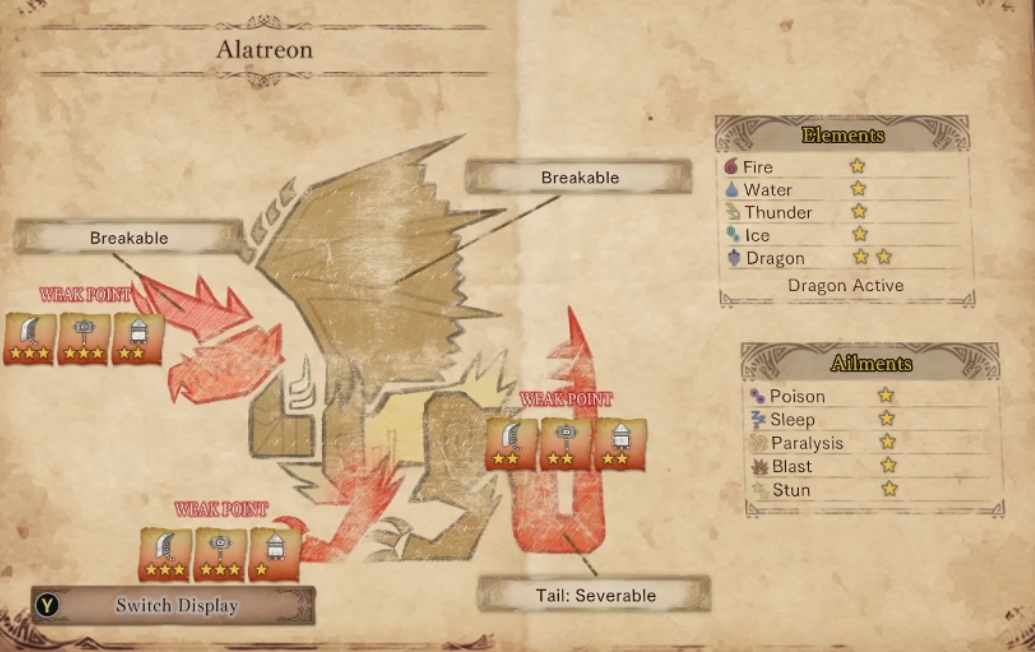Open the Ailments panel header

871,363
